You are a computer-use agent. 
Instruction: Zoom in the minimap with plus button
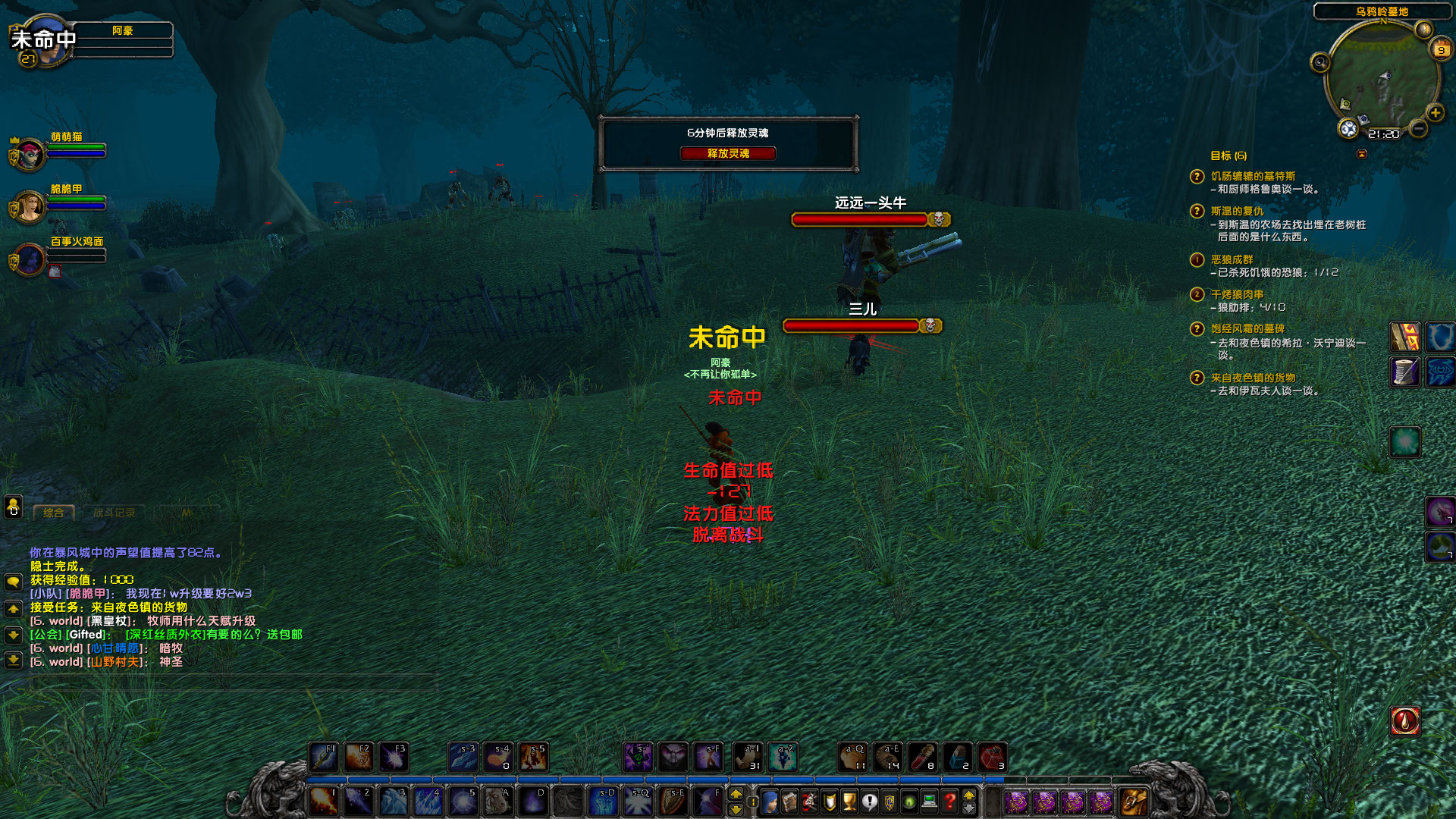1435,113
